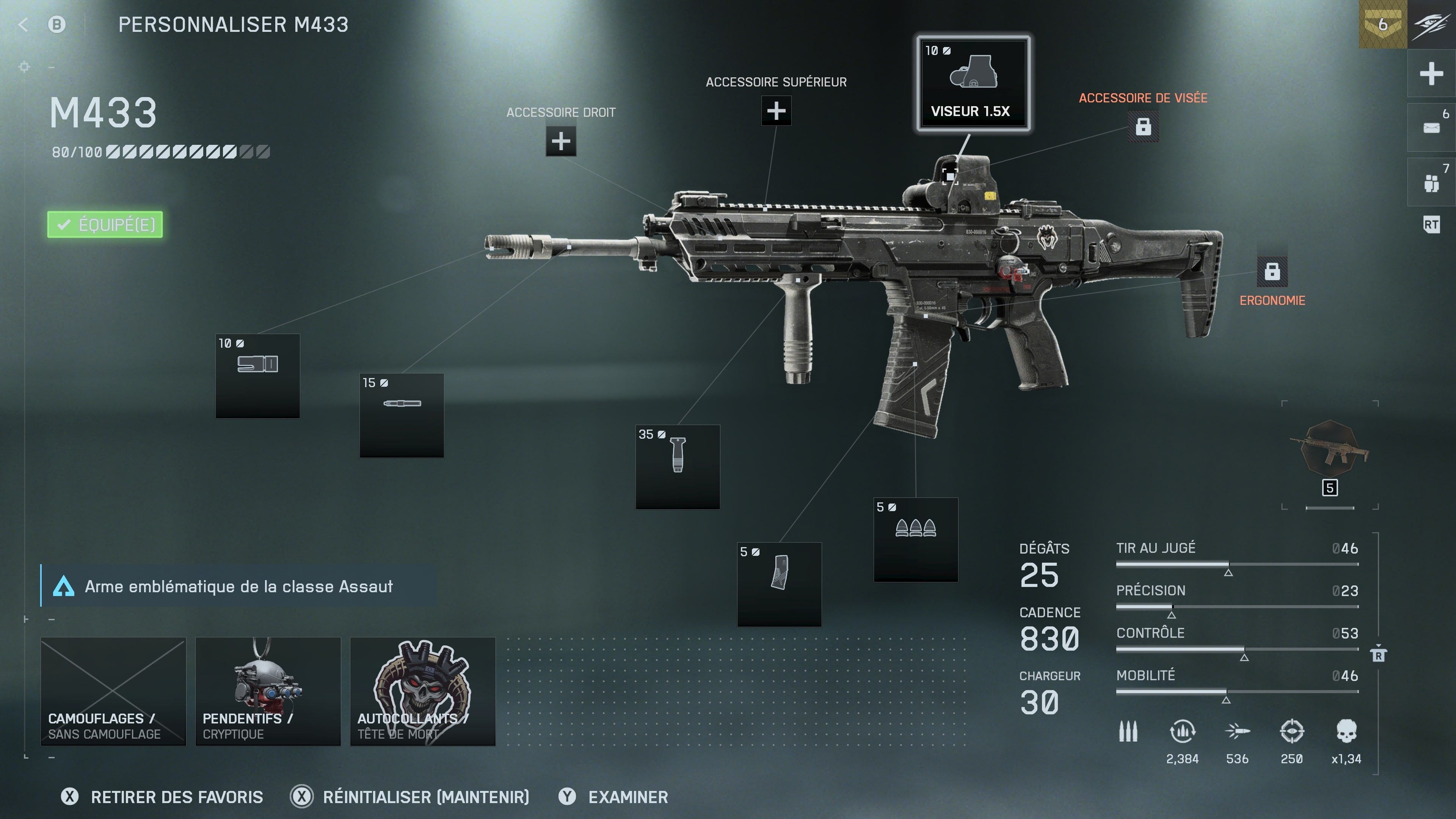Screen dimensions: 1456x819
Task: Click the plus button in right sidebar
Action: (1431, 74)
